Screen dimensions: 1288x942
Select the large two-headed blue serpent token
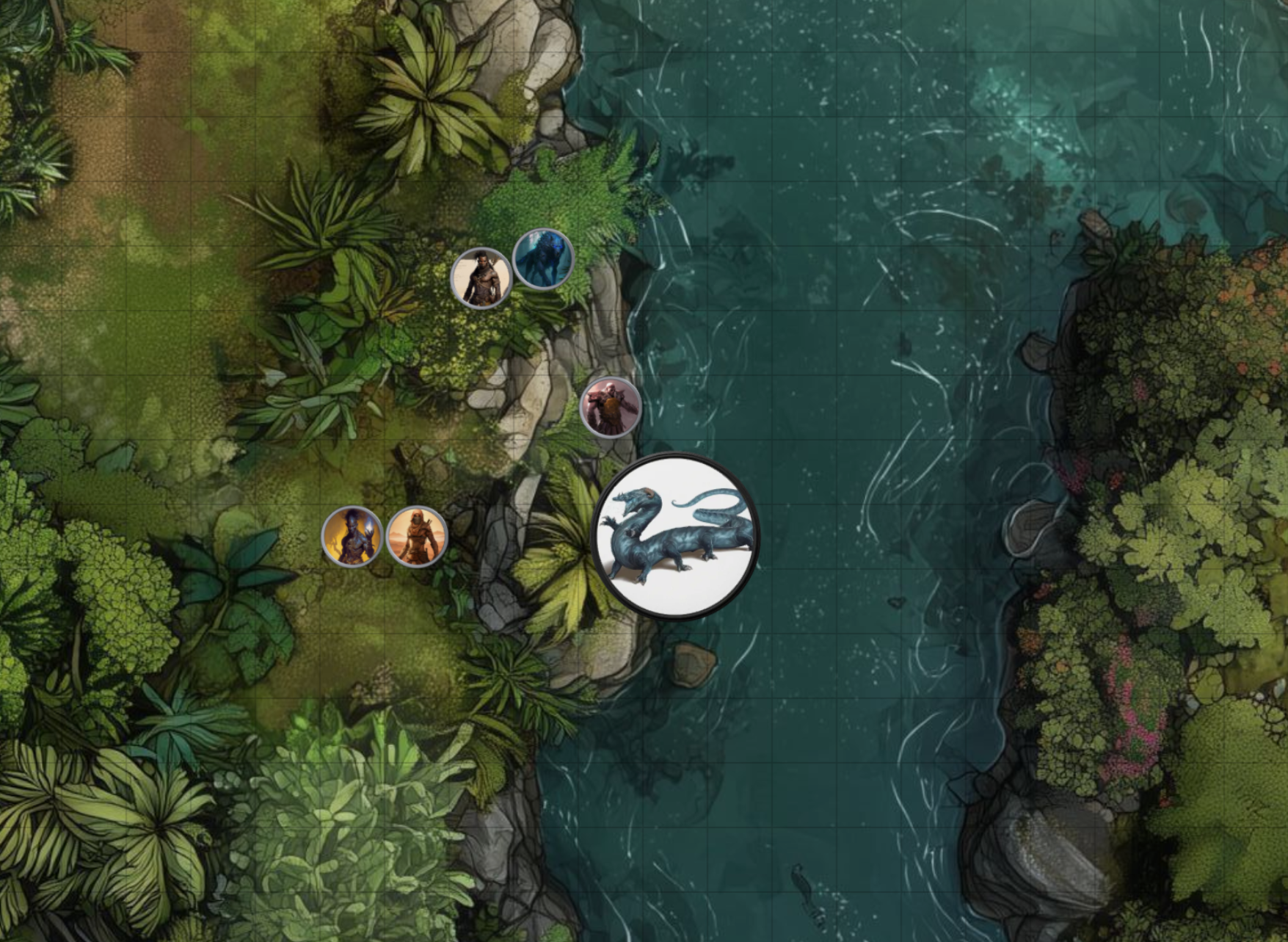(675, 537)
